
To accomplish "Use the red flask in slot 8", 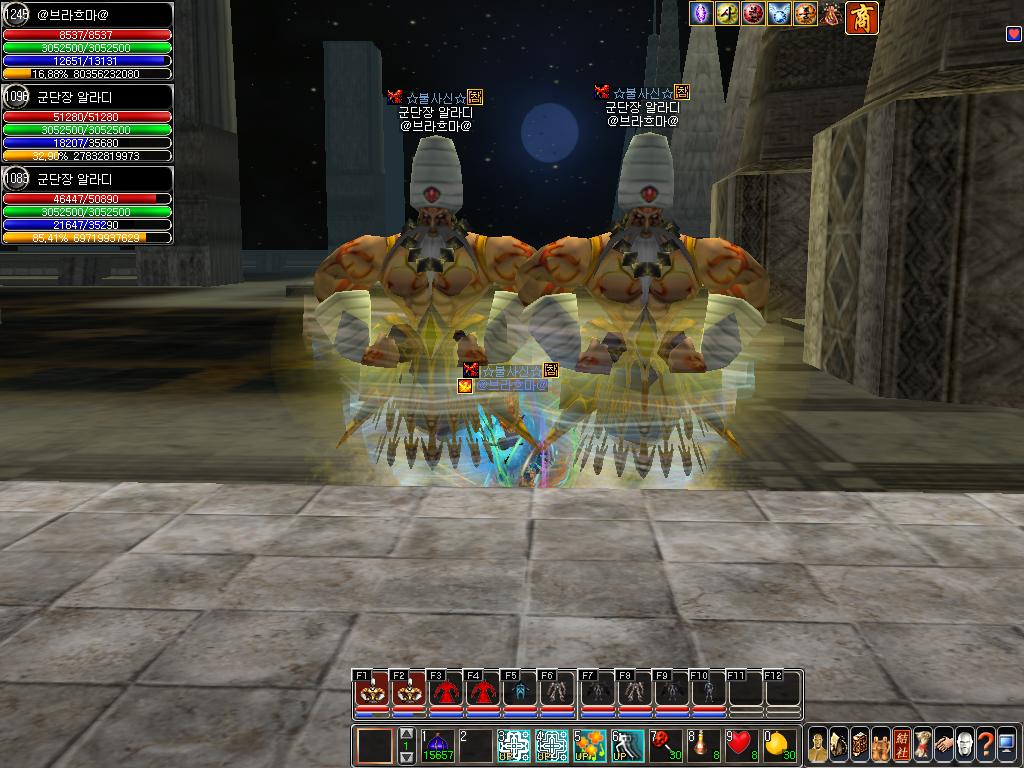I will (703, 746).
